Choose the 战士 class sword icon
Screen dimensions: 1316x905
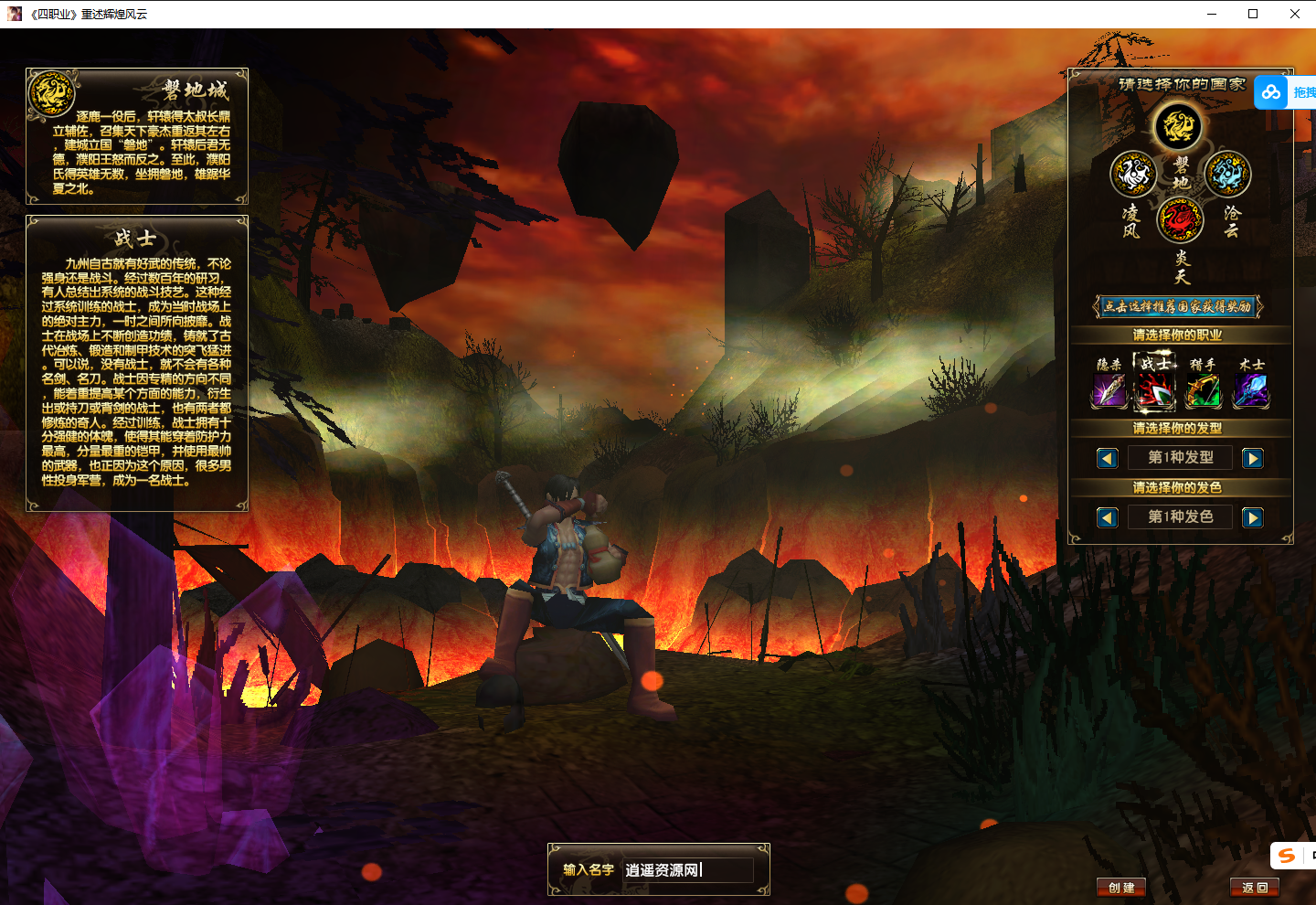(1156, 391)
